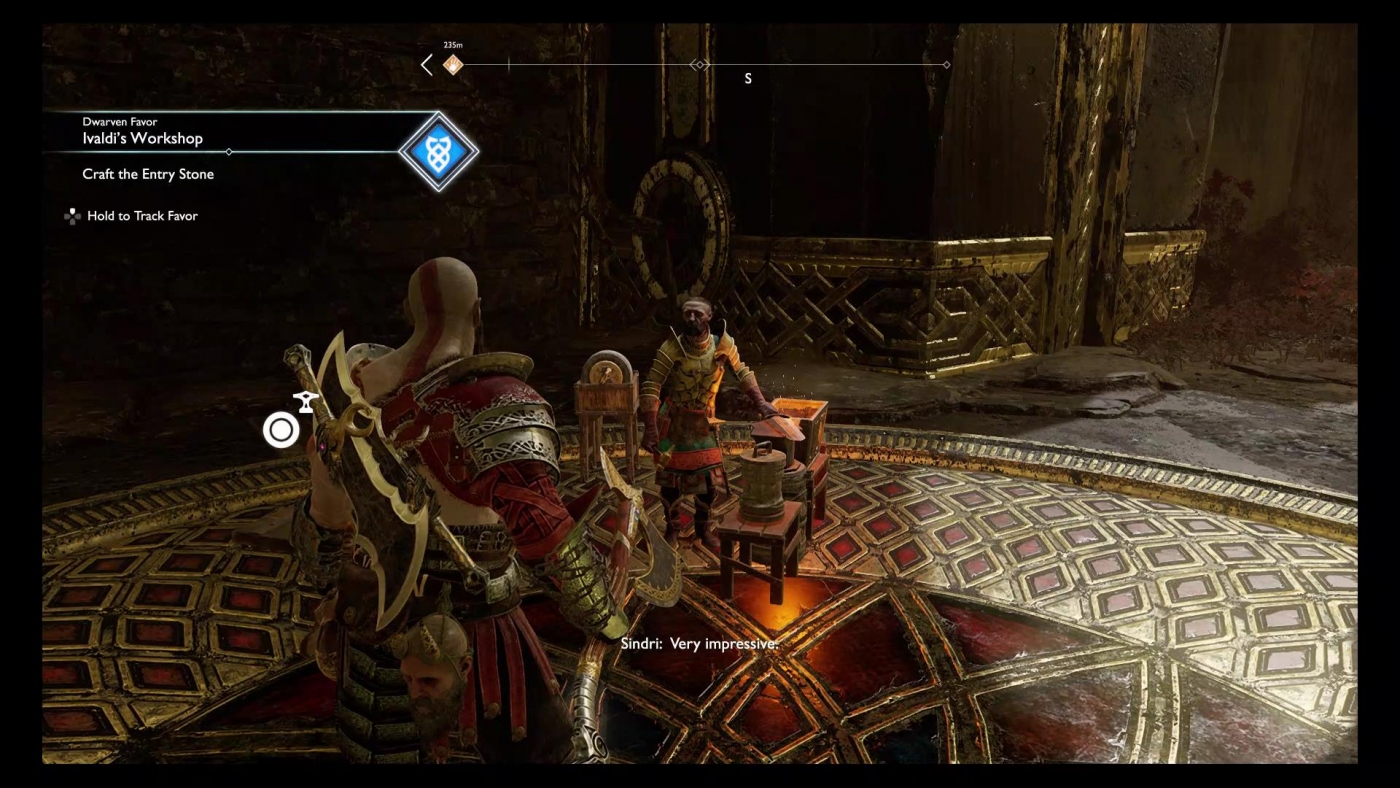1400x788 pixels.
Task: Click the left chevron arrow on the compass
Action: (x=426, y=63)
